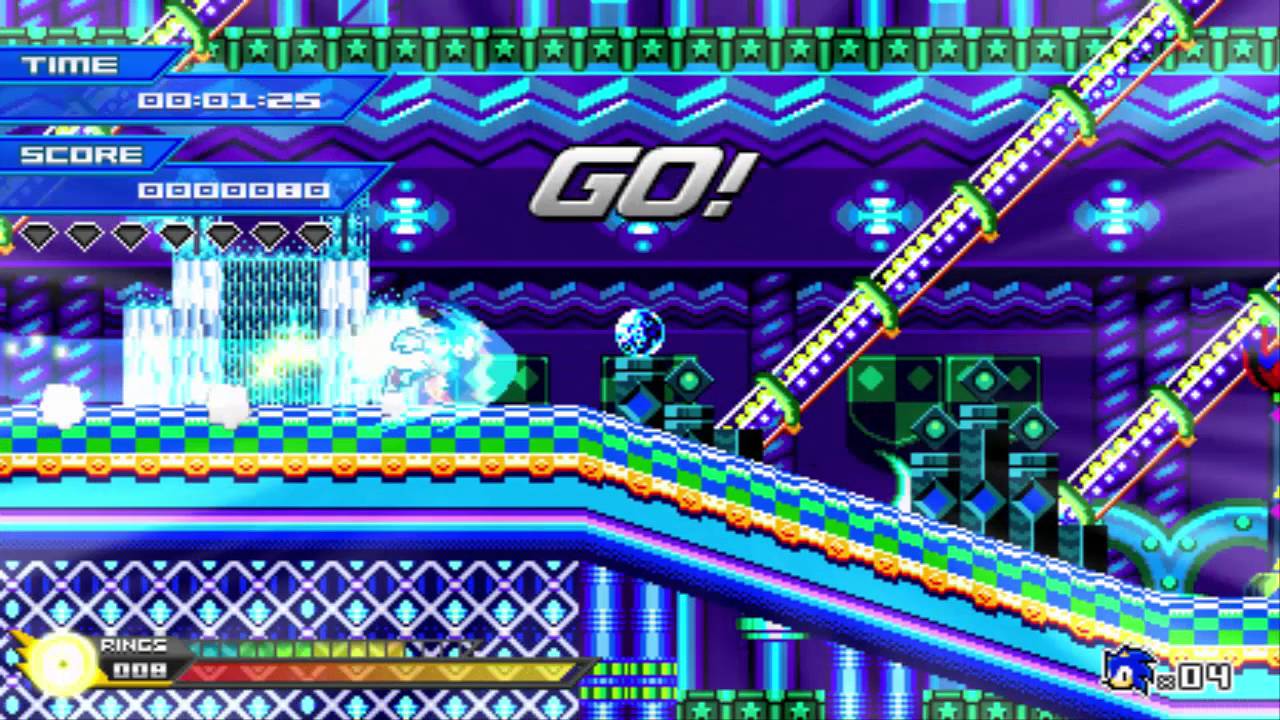Select the middle Chaos Emerald icon
The width and height of the screenshot is (1280, 720).
pyautogui.click(x=176, y=238)
